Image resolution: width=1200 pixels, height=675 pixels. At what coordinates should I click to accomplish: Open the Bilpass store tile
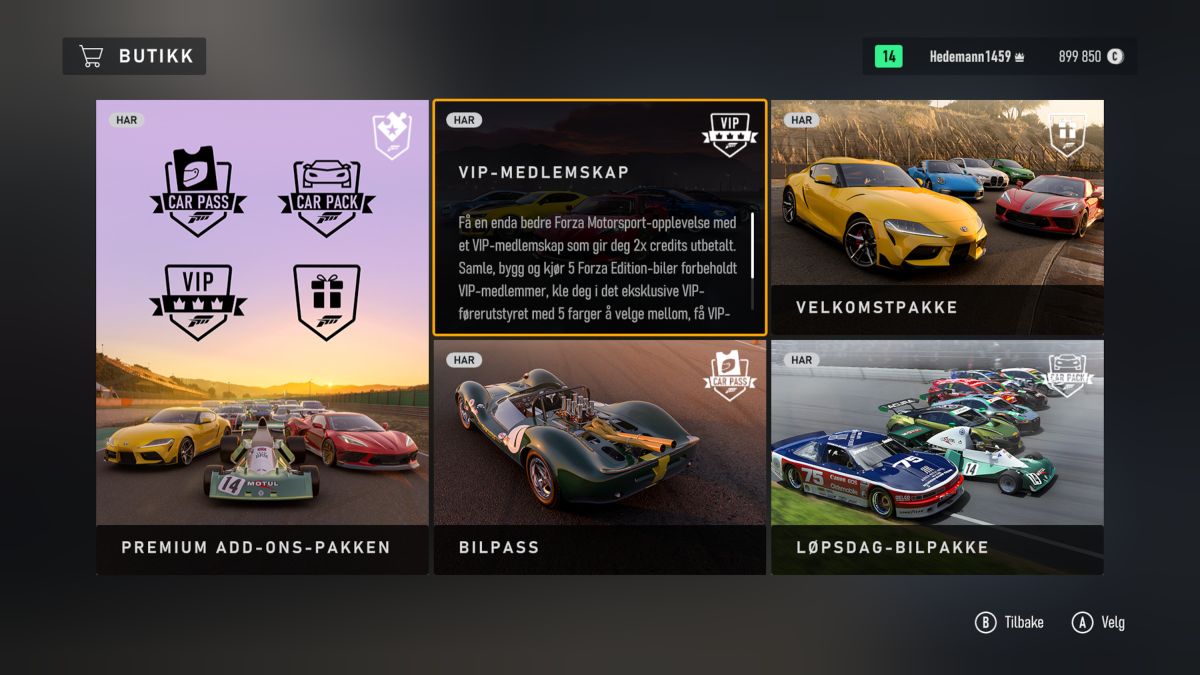(x=599, y=457)
